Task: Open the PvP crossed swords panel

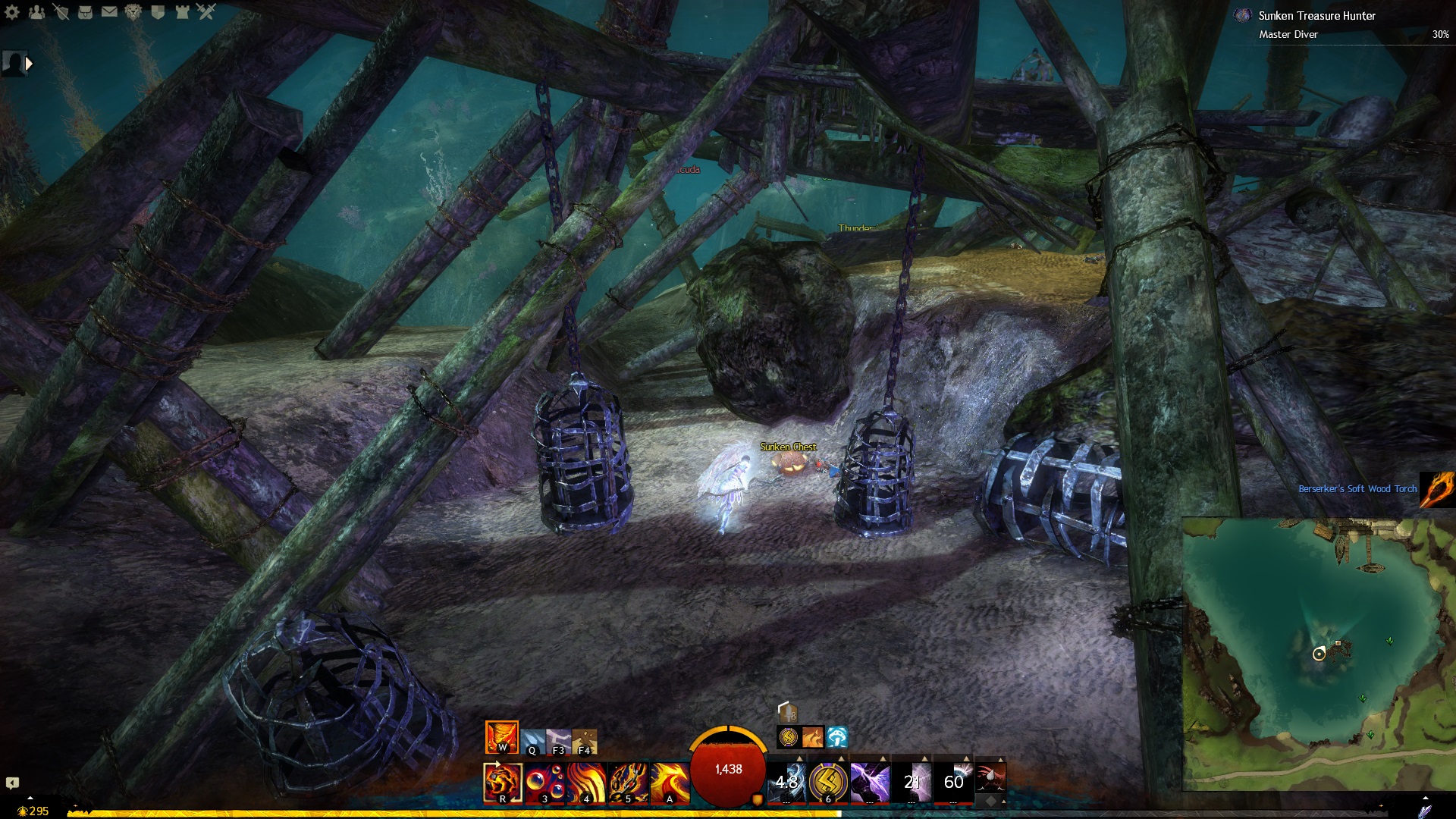Action: (x=206, y=12)
